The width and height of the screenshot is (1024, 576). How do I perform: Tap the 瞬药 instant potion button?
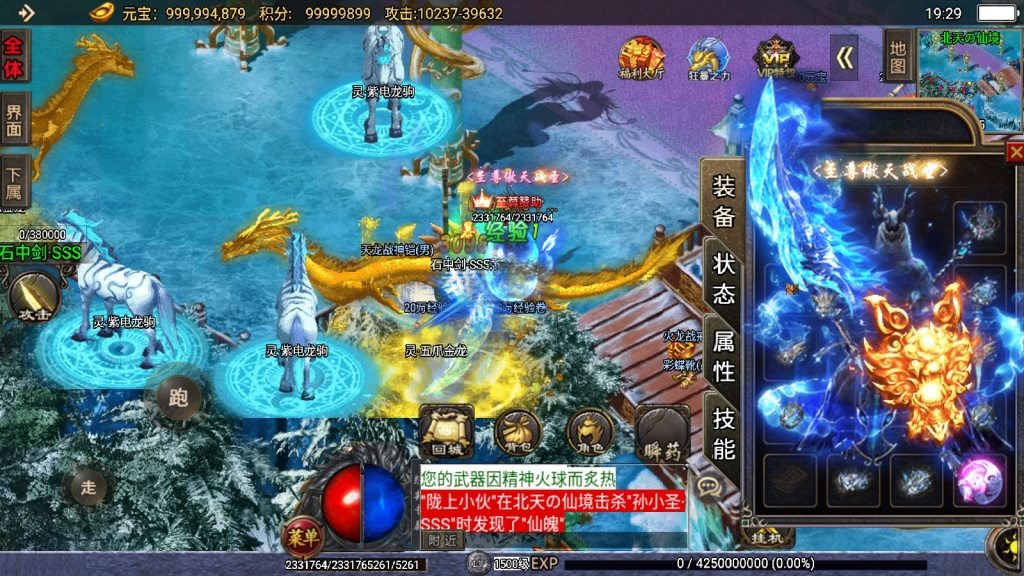pos(662,431)
